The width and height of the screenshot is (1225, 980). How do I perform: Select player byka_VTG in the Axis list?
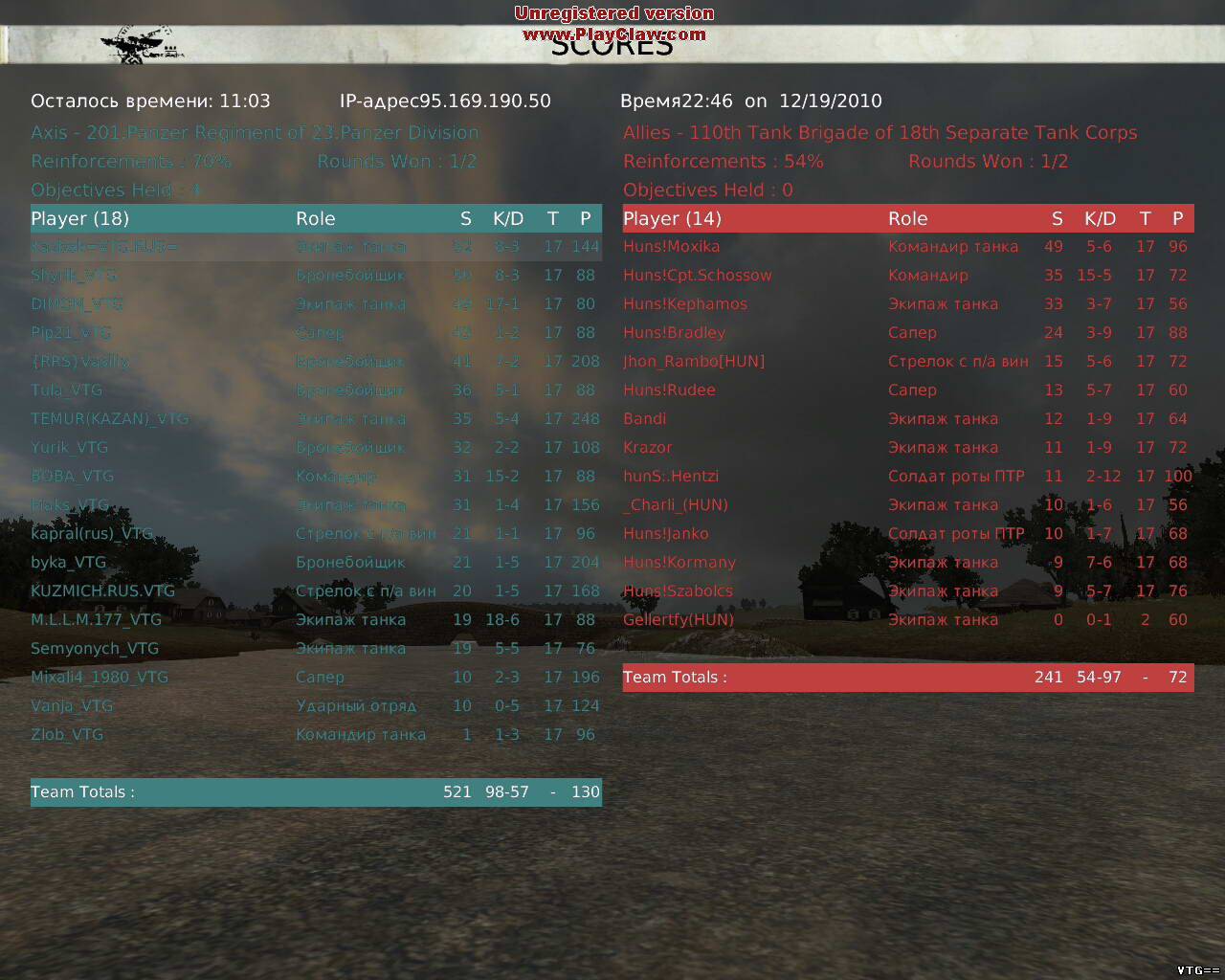(x=68, y=563)
